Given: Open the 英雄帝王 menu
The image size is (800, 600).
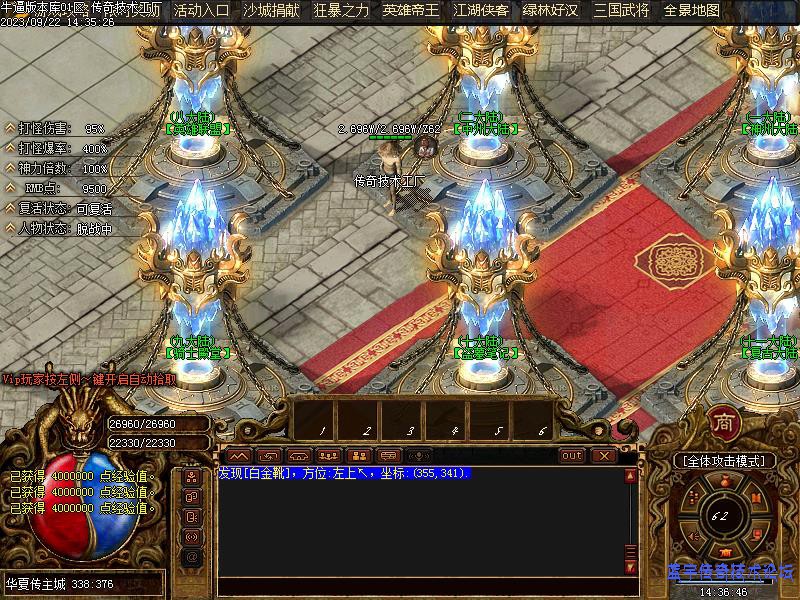Looking at the screenshot, I should 410,11.
